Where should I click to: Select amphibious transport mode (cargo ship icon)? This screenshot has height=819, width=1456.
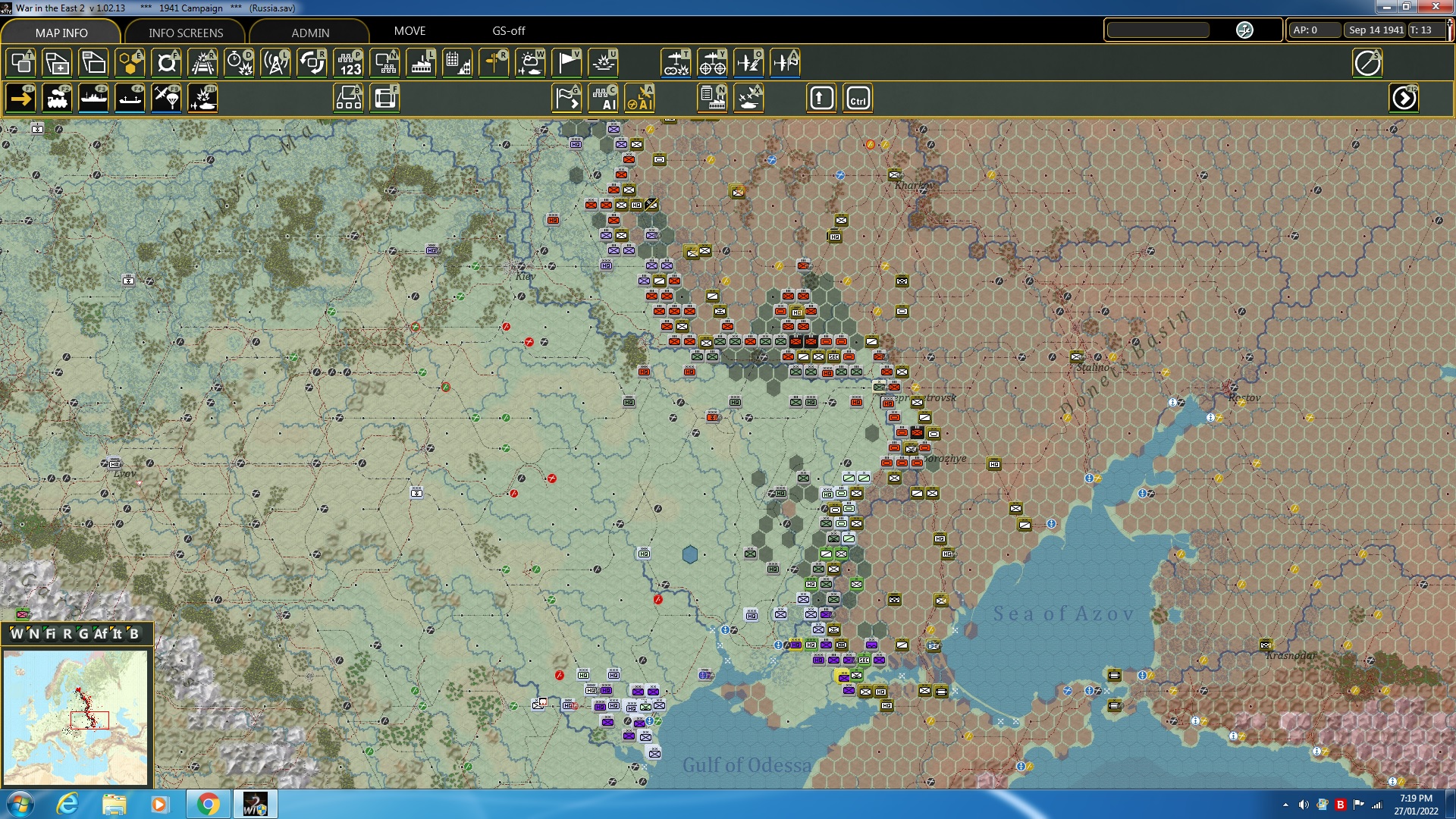pos(130,98)
